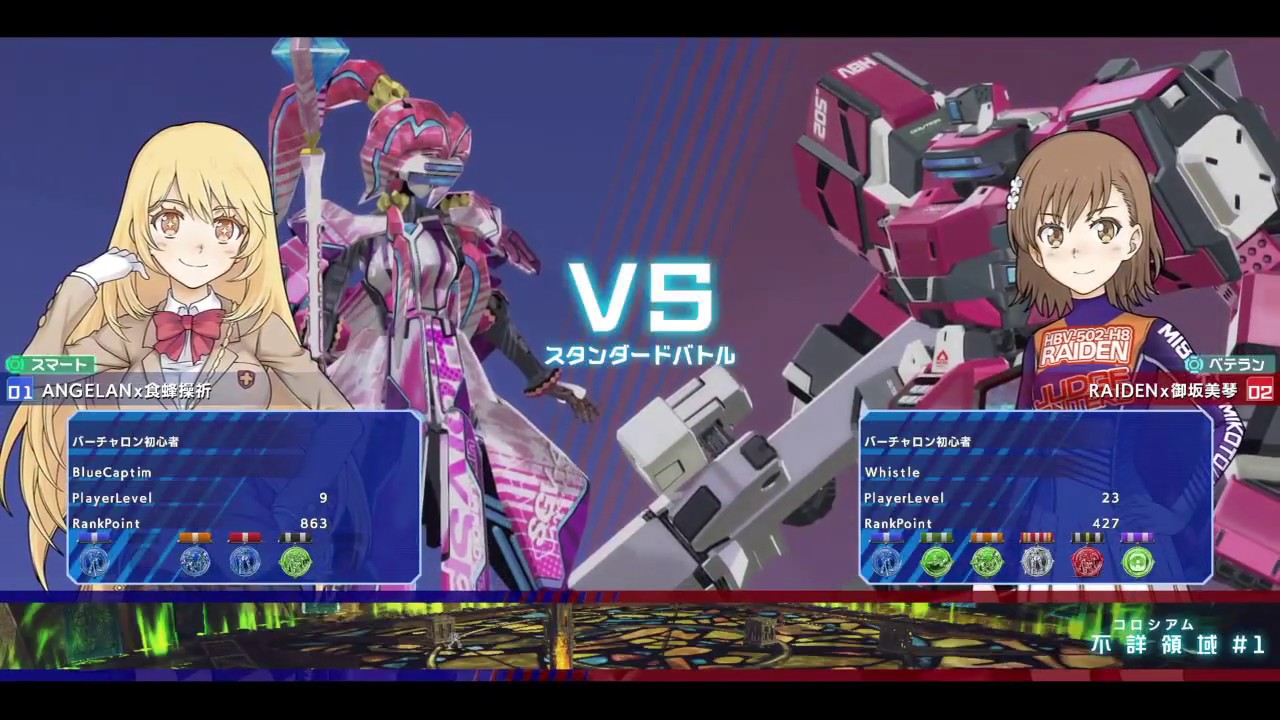Toggle the ベテラン rank badge
Screen dimensions: 1280x720
1228,365
